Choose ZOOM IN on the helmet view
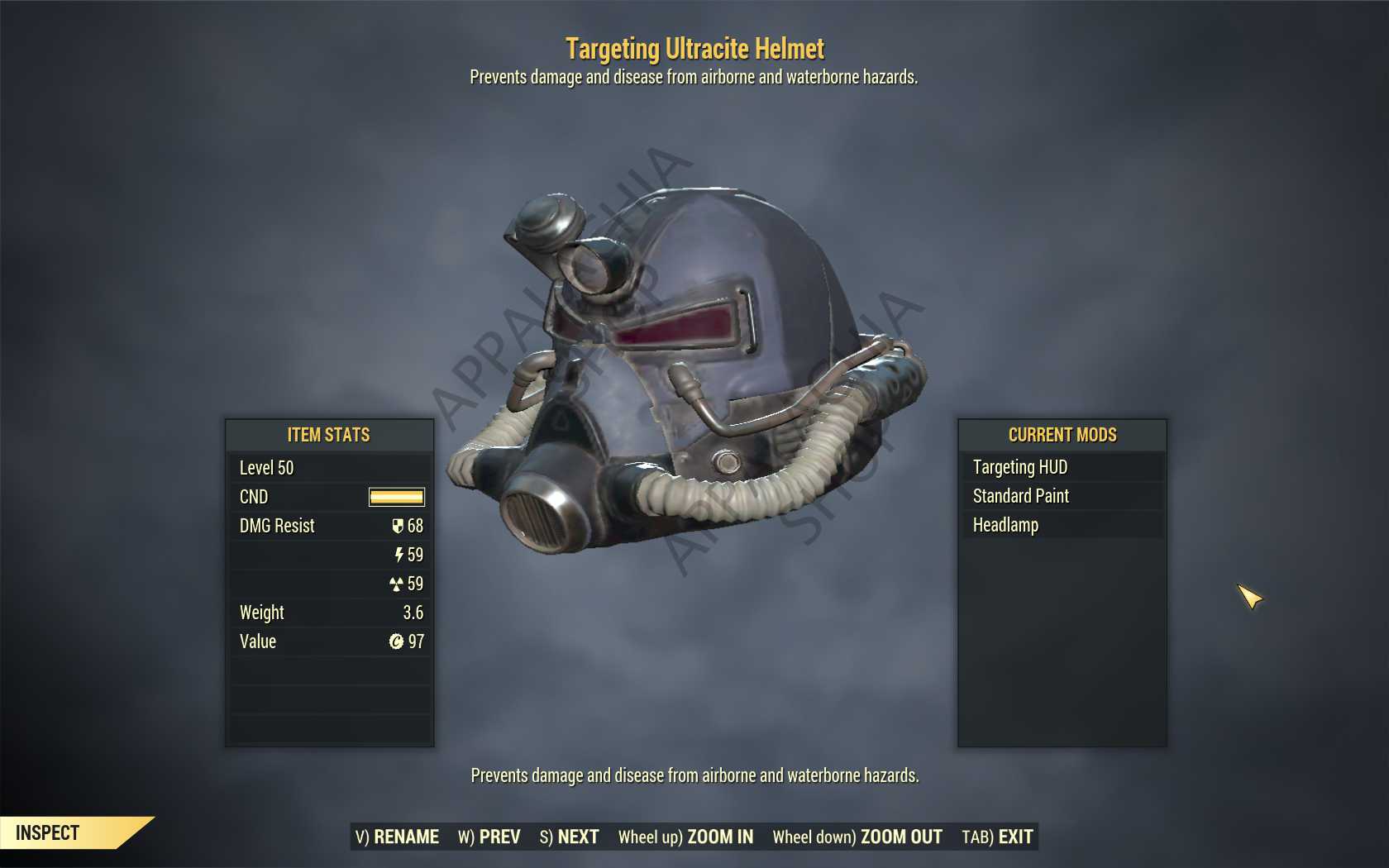Image resolution: width=1389 pixels, height=868 pixels. [x=685, y=837]
